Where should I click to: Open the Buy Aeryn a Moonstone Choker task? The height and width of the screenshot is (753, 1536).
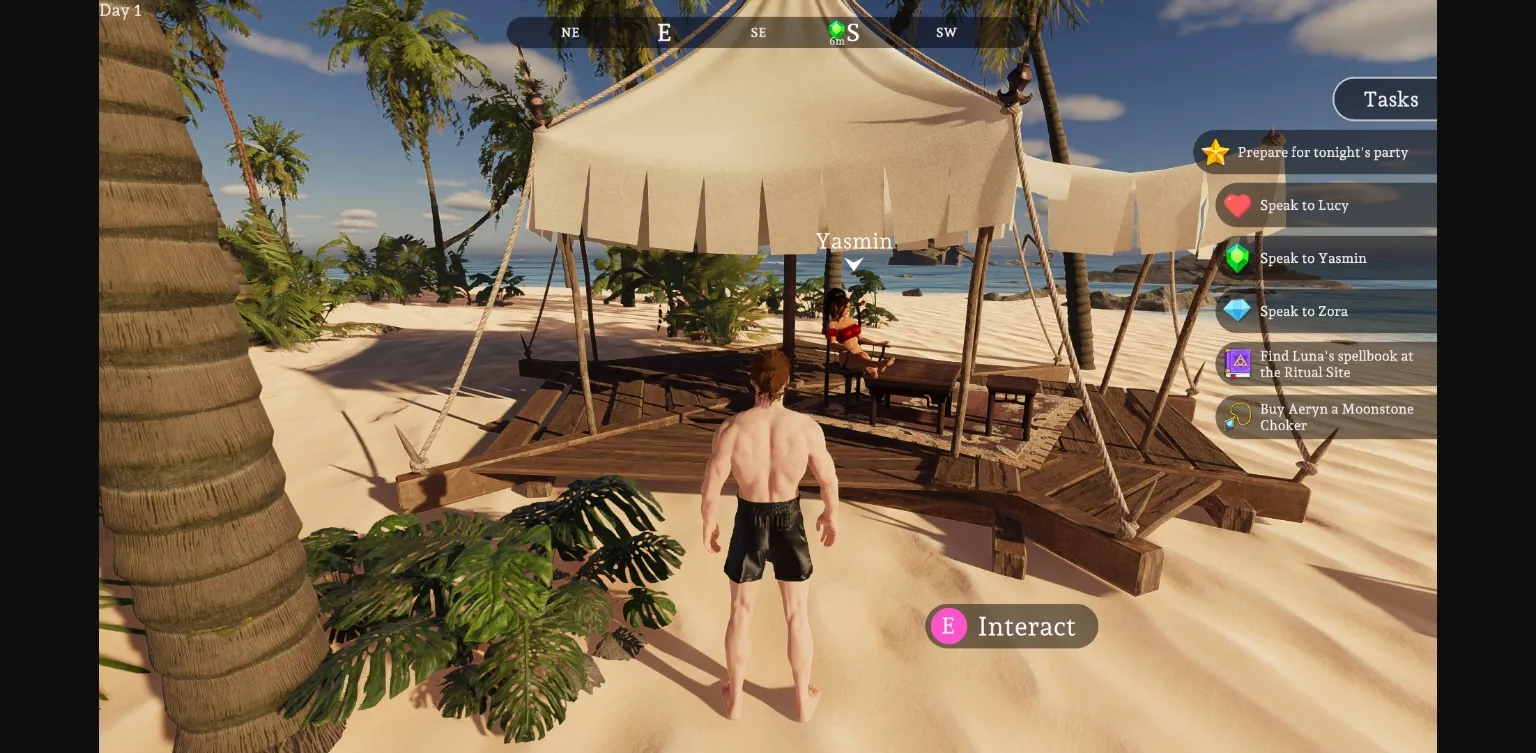coord(1337,417)
